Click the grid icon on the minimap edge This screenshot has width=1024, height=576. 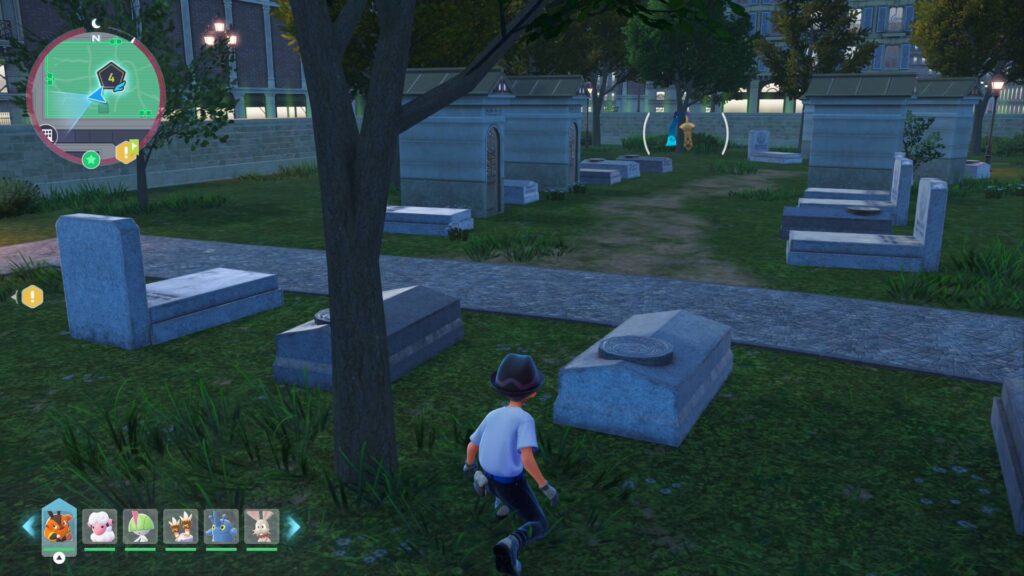click(x=48, y=134)
